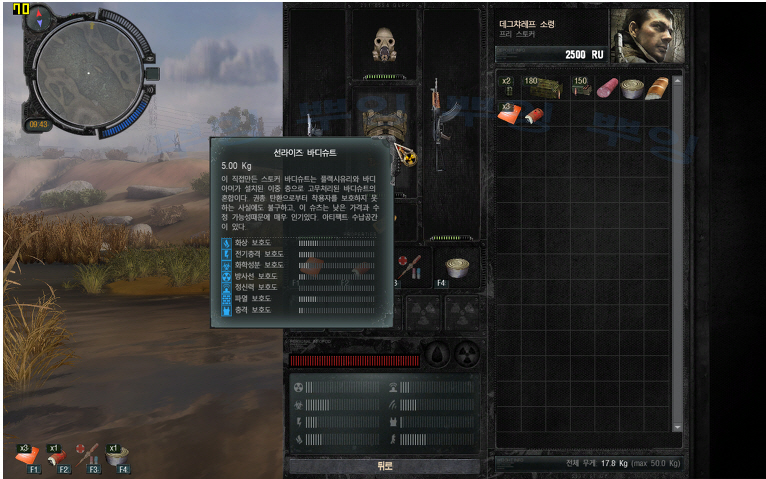This screenshot has width=766, height=479.
Task: Select the x2 item stack in the backpack
Action: point(508,88)
